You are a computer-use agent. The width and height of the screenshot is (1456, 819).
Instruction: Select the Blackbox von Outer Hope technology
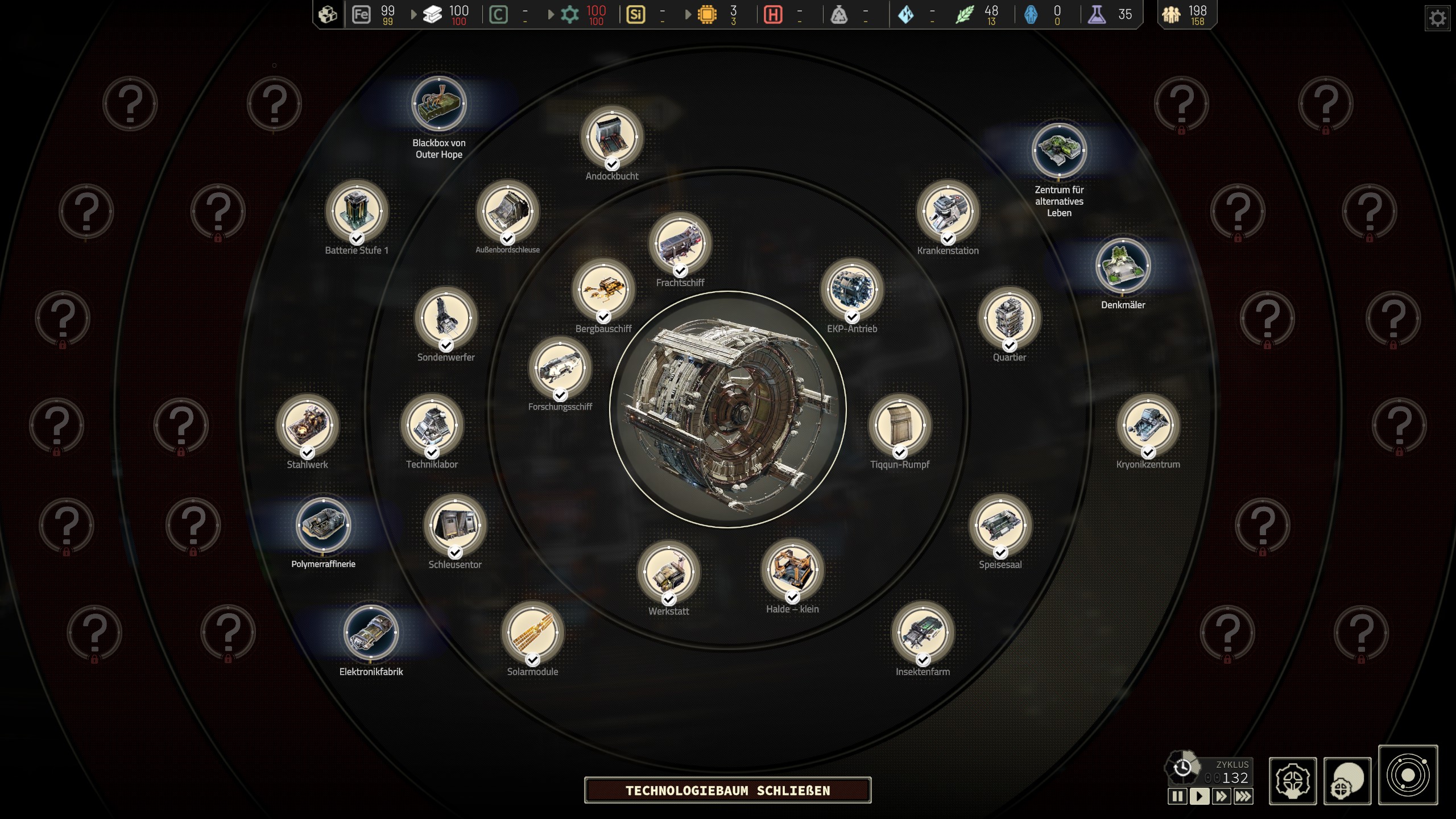(x=439, y=104)
